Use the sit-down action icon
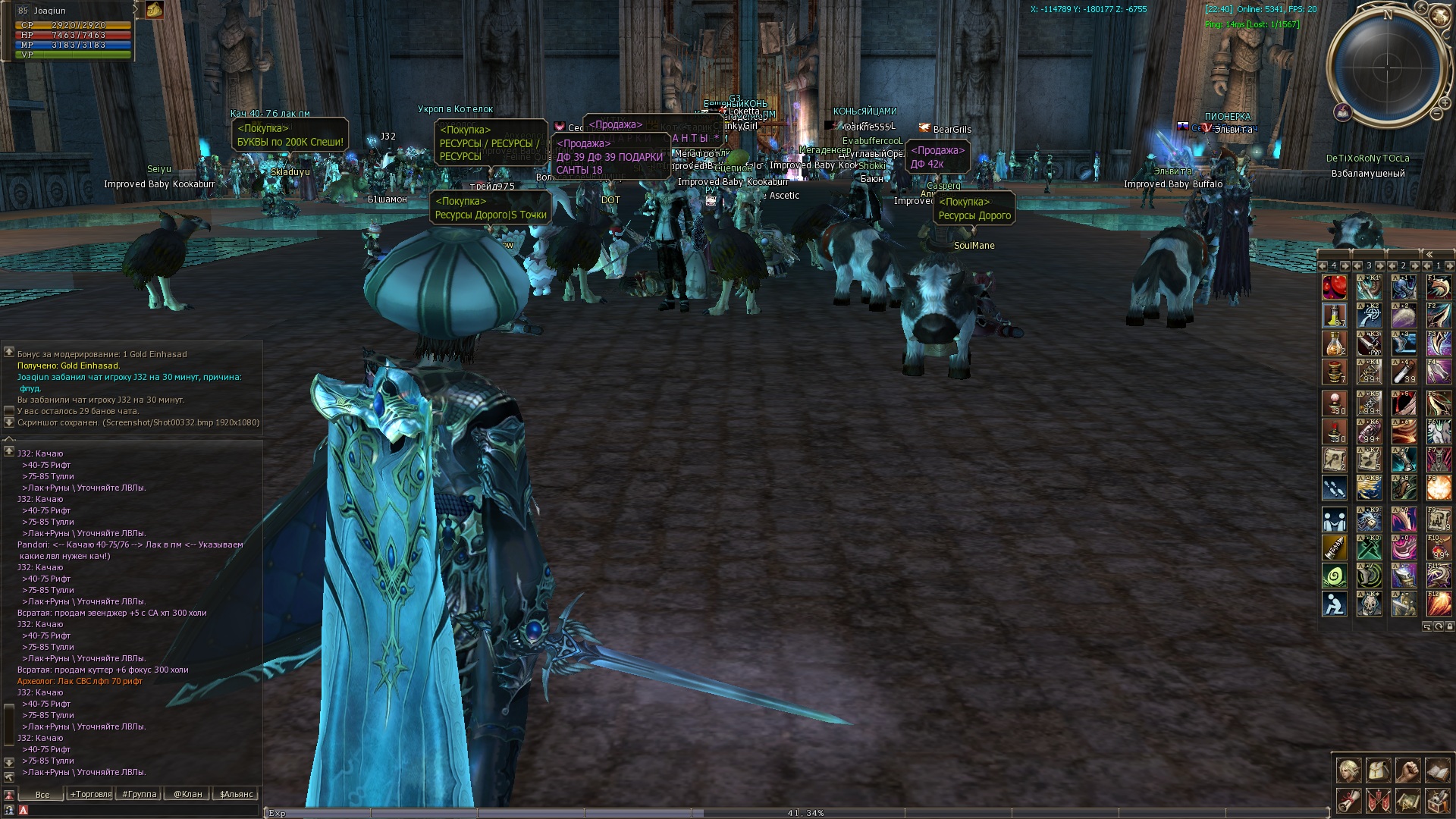 click(x=1334, y=604)
